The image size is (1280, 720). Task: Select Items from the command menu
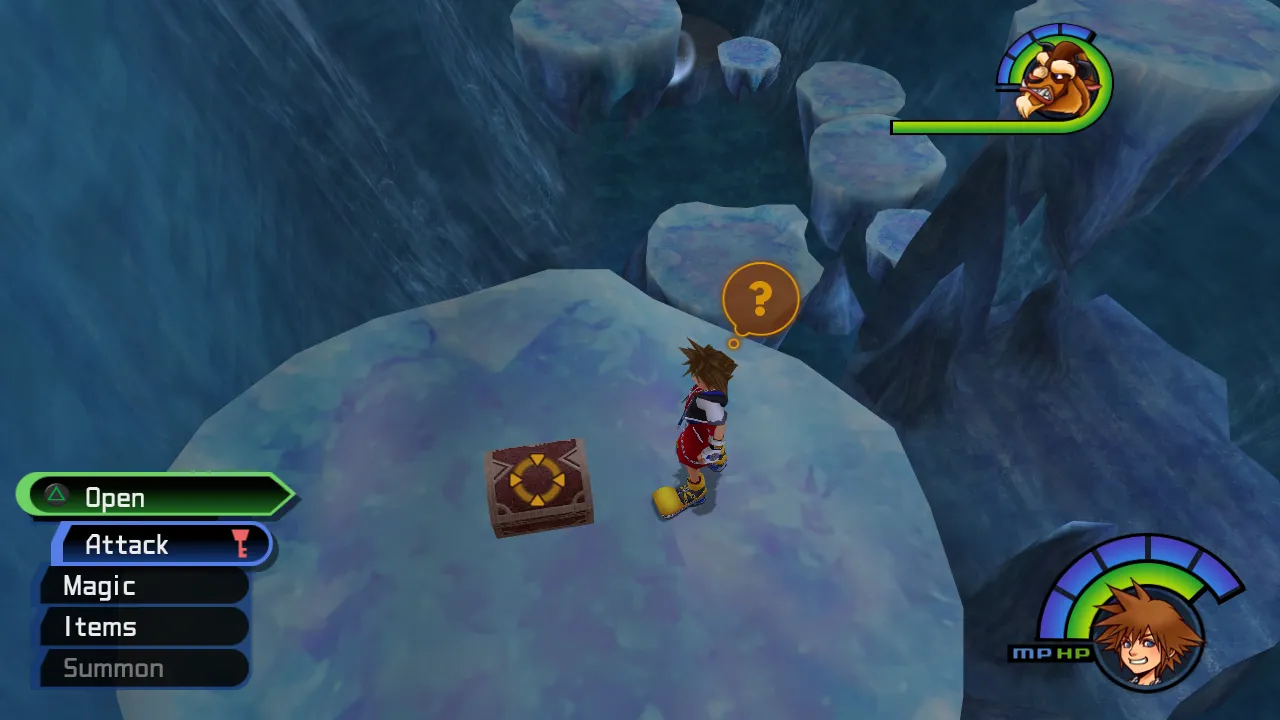(x=97, y=627)
